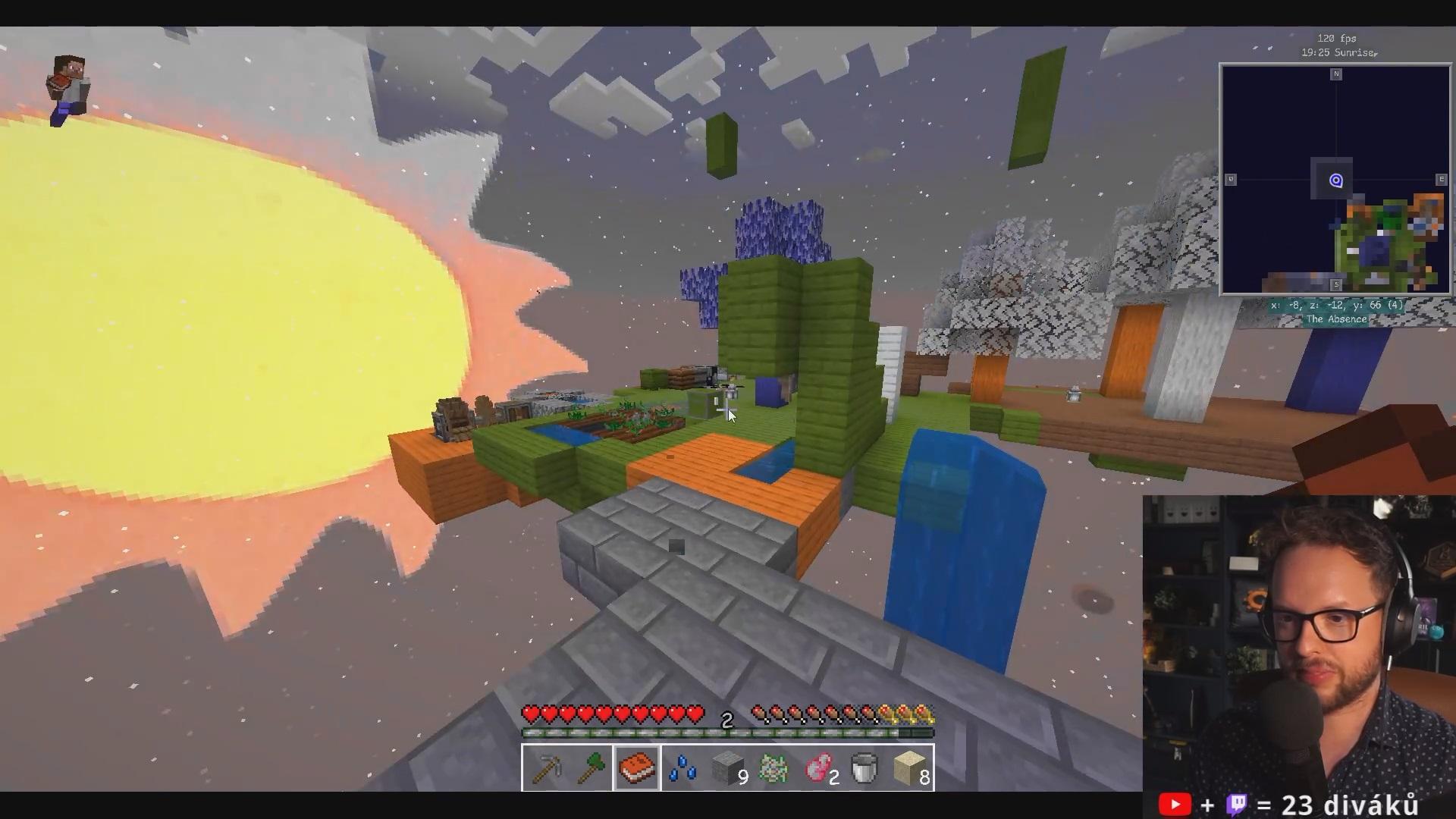Screen dimensions: 1456x819
Task: Pick the stone brick stack of 9
Action: 728,768
